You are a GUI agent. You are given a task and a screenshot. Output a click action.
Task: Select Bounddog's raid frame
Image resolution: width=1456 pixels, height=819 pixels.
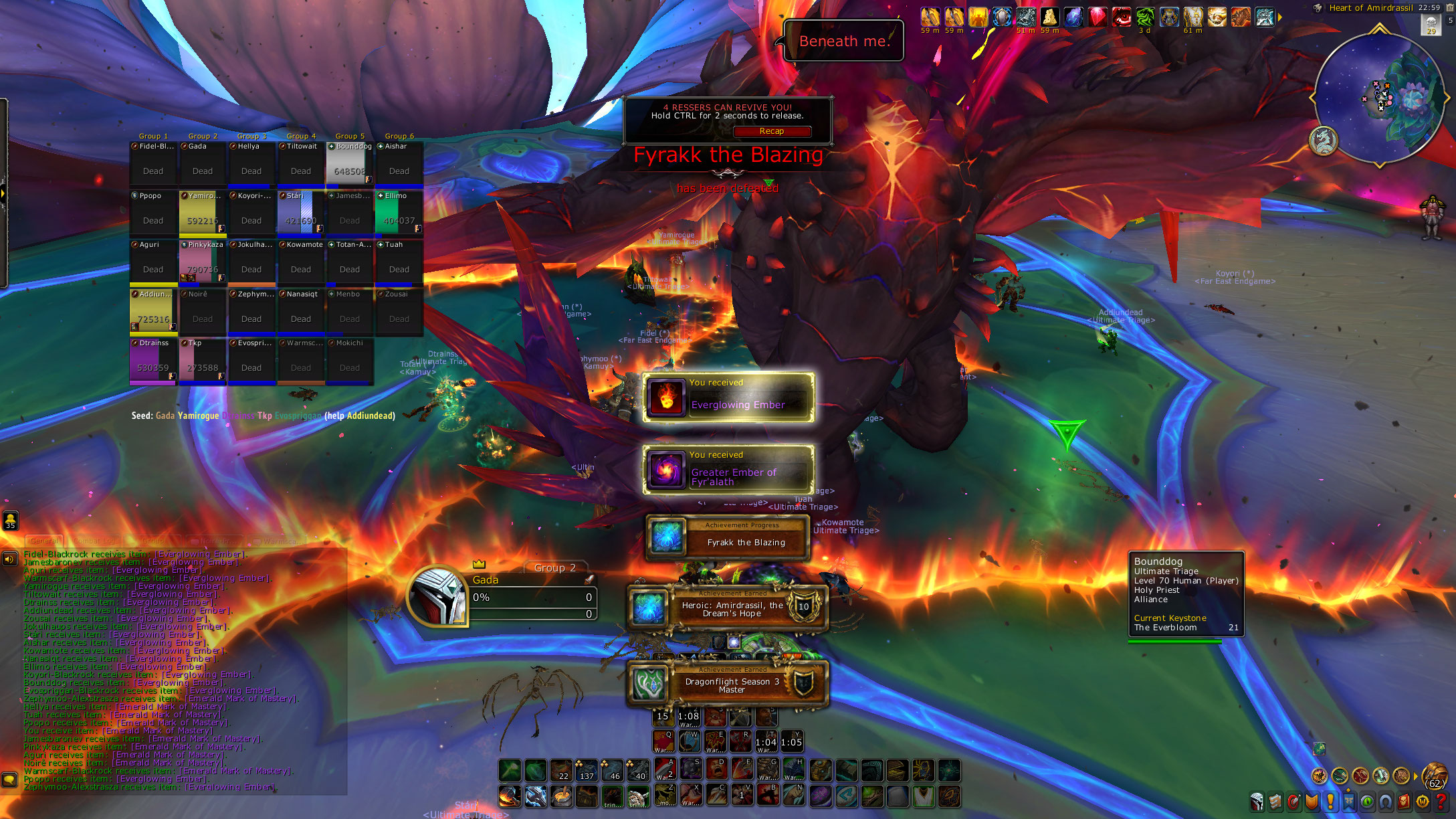click(350, 163)
